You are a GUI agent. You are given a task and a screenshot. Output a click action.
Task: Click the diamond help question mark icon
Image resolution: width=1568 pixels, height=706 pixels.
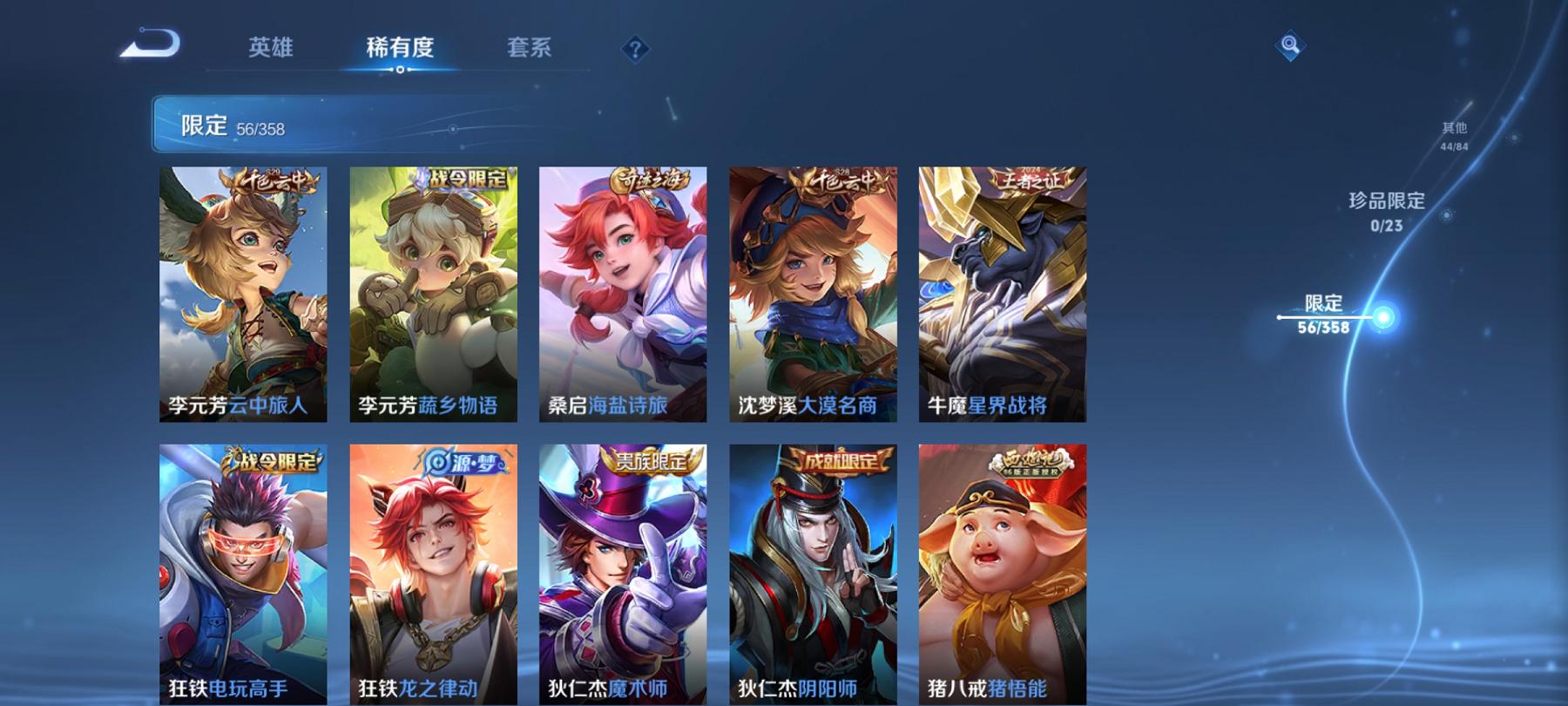pyautogui.click(x=639, y=50)
